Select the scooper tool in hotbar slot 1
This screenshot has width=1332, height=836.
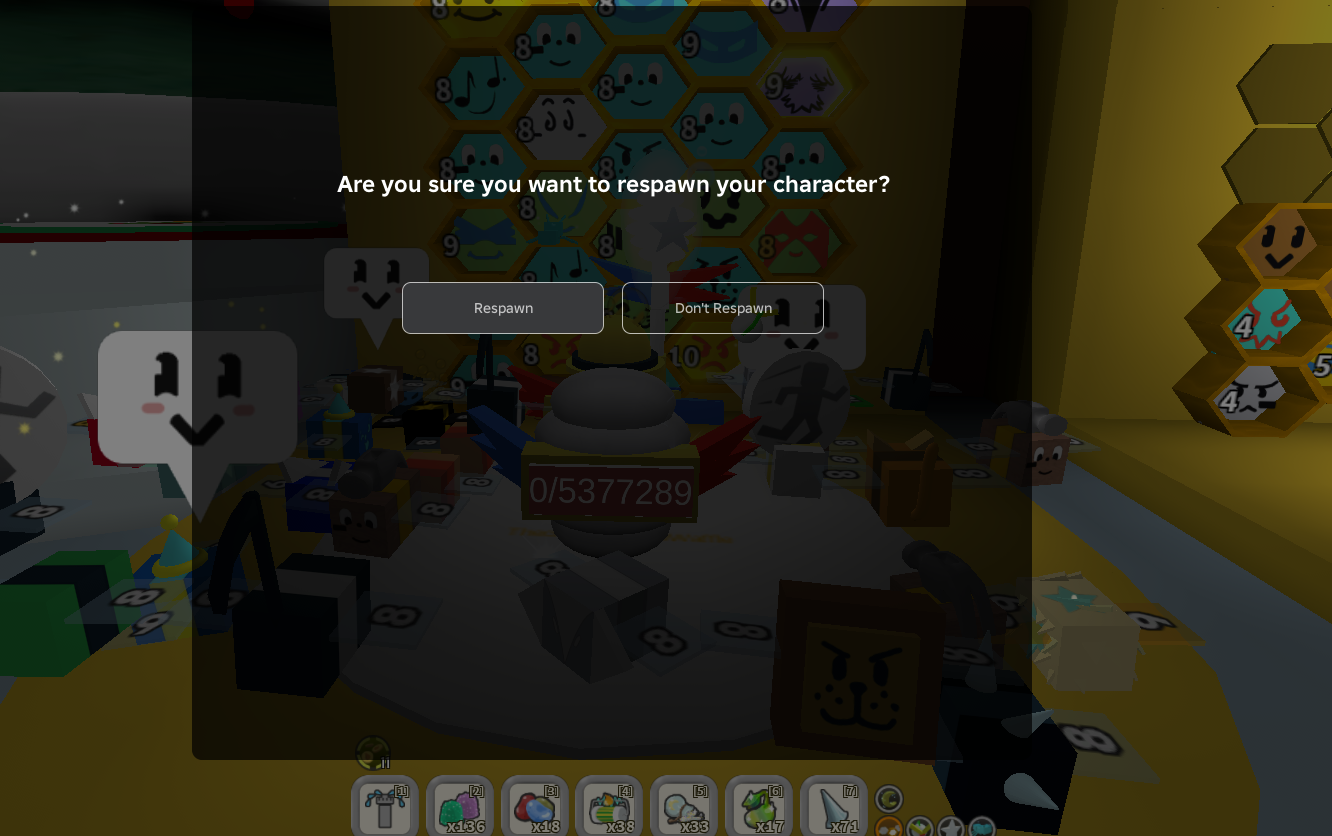tap(385, 808)
